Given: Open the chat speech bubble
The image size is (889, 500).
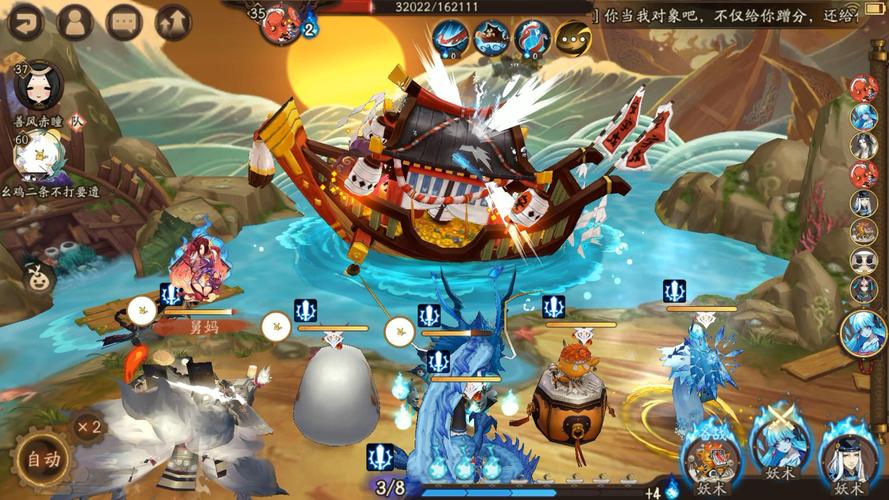Looking at the screenshot, I should click(x=124, y=21).
